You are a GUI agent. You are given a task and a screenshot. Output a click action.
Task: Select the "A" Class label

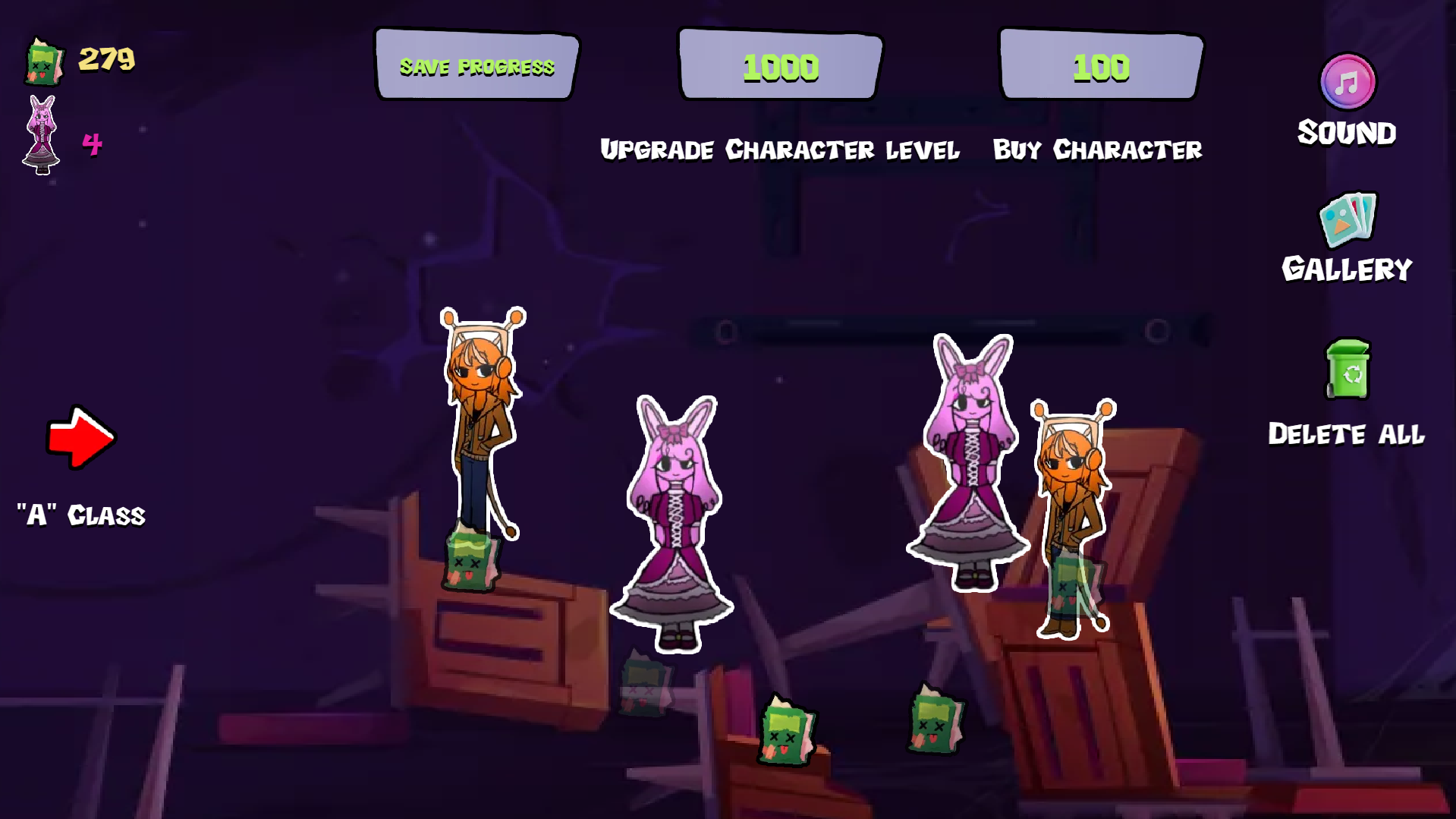[x=80, y=515]
